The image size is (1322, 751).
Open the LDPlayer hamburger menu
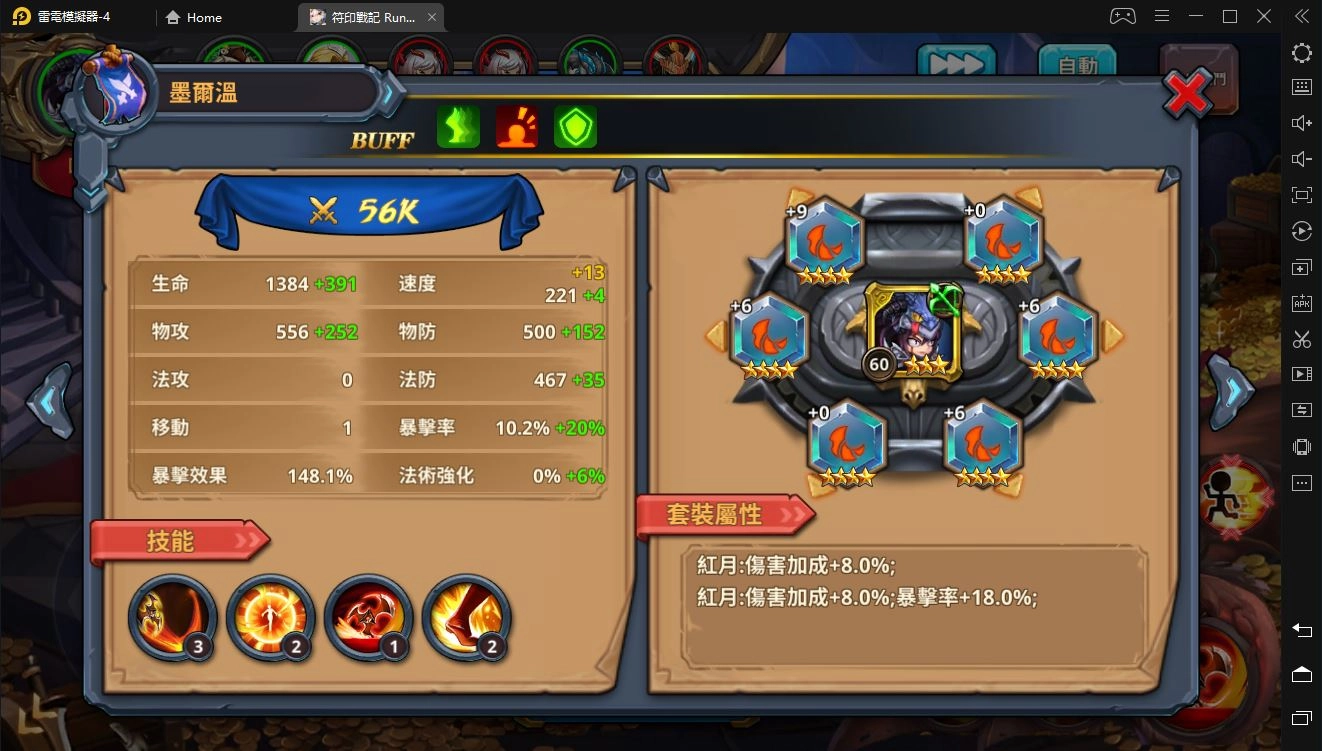[1161, 16]
